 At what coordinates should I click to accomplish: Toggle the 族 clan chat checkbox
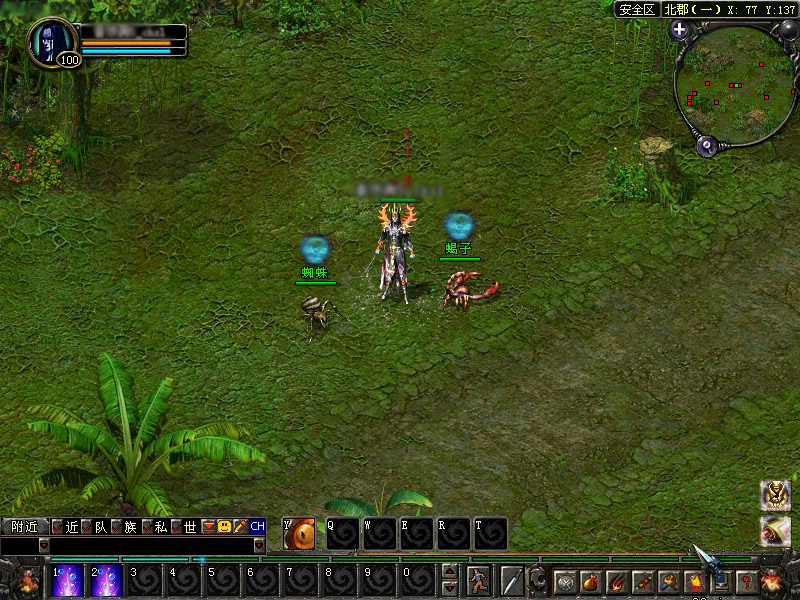(x=117, y=526)
